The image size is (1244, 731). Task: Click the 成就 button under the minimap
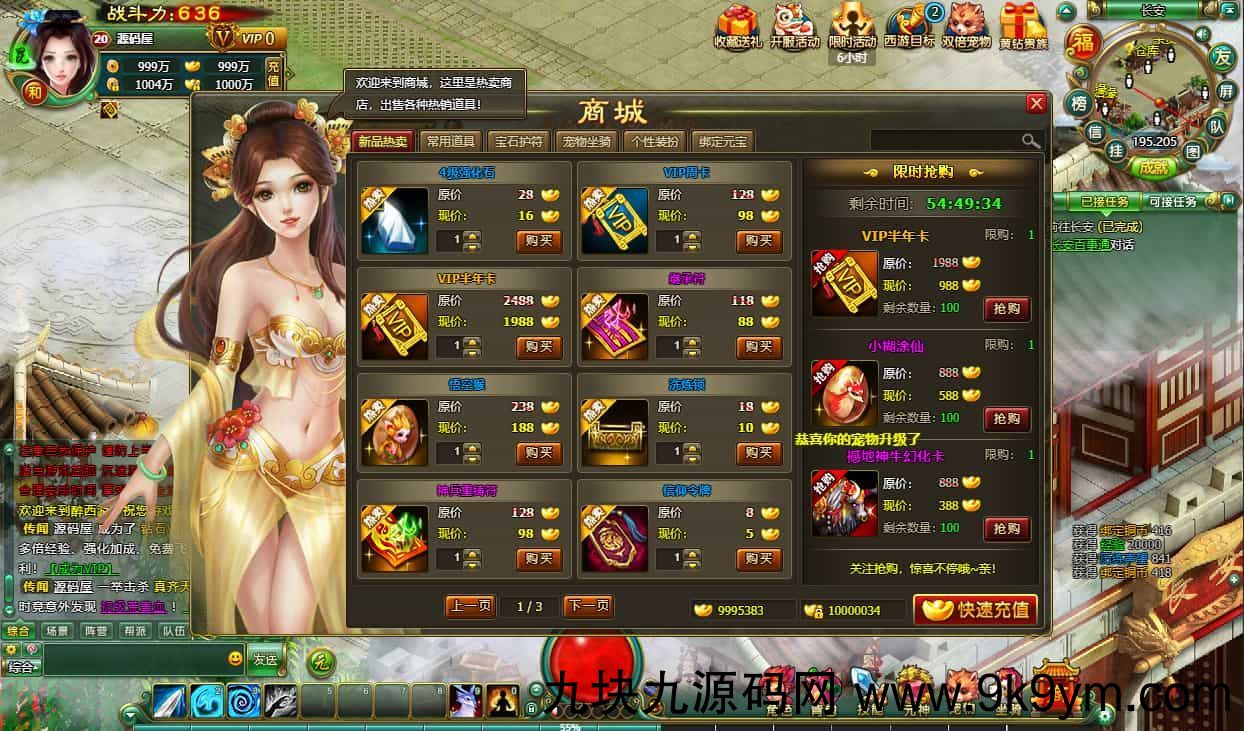pyautogui.click(x=1153, y=167)
